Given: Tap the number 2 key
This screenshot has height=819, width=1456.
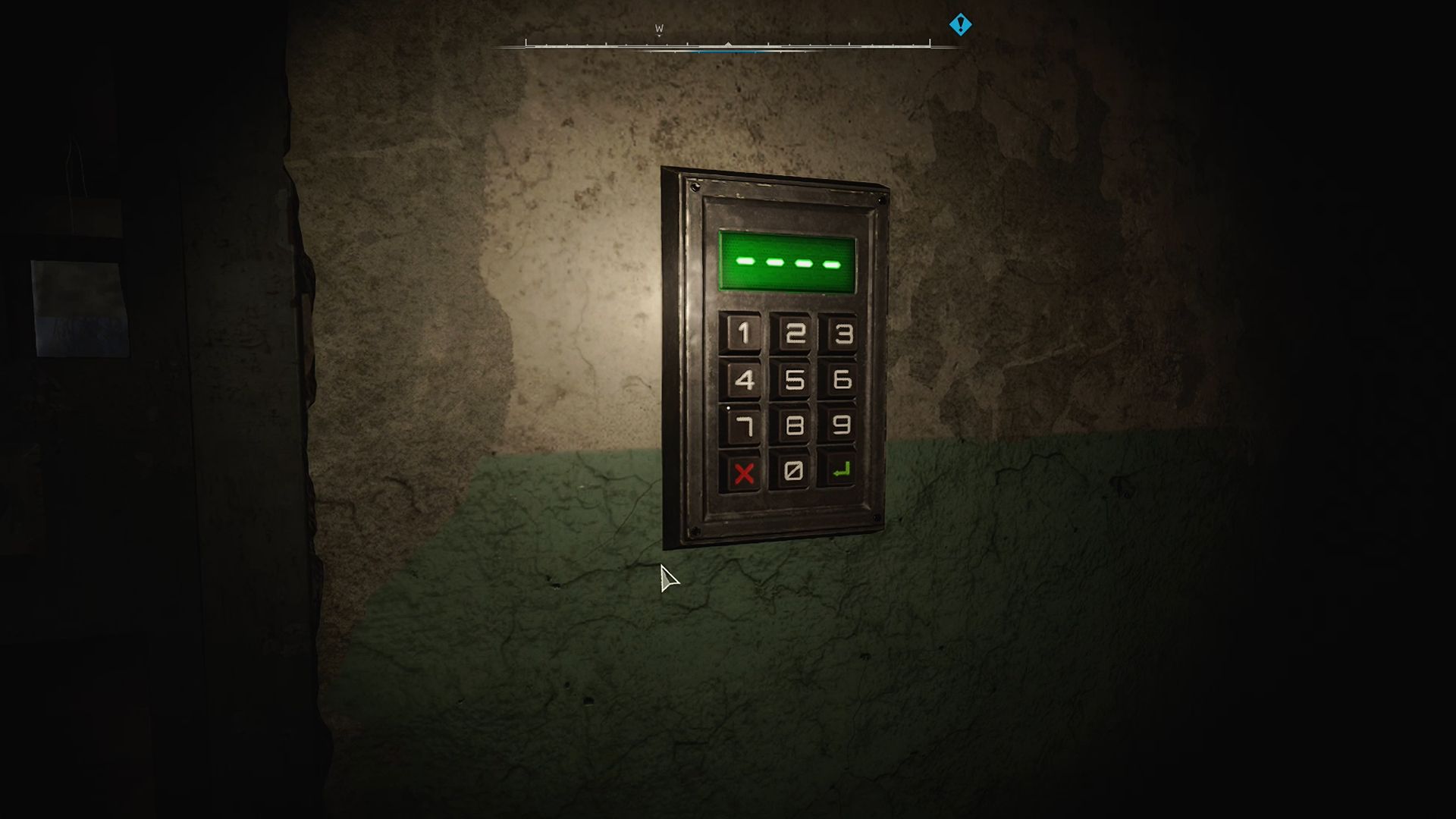Looking at the screenshot, I should pos(794,334).
